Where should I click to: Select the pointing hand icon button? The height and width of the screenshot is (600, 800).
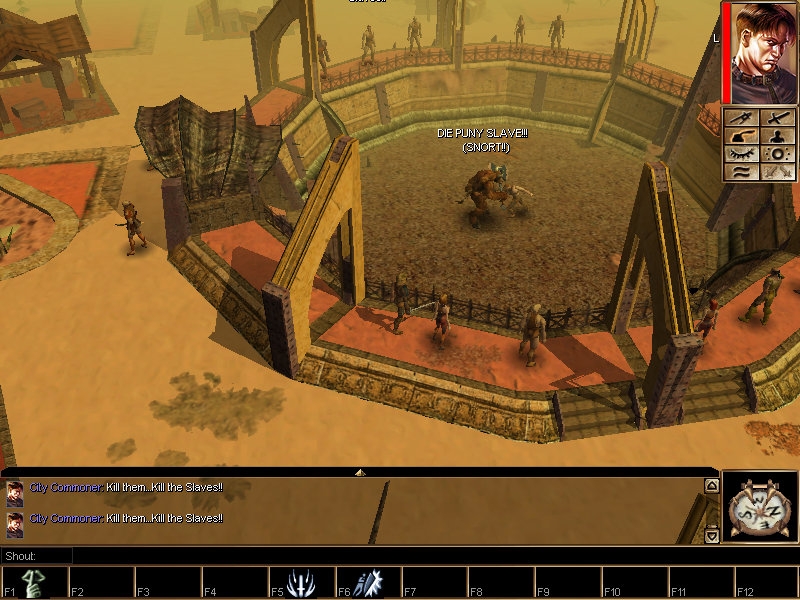point(742,136)
